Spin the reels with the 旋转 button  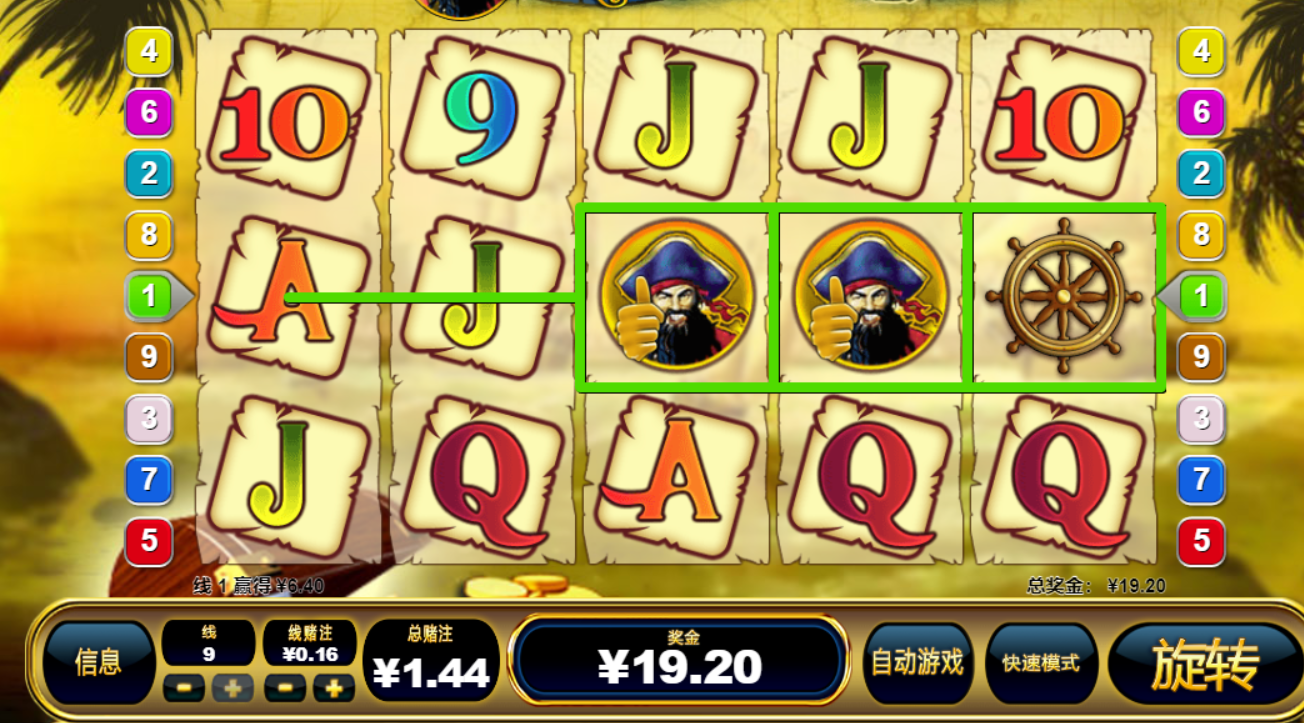point(1204,664)
